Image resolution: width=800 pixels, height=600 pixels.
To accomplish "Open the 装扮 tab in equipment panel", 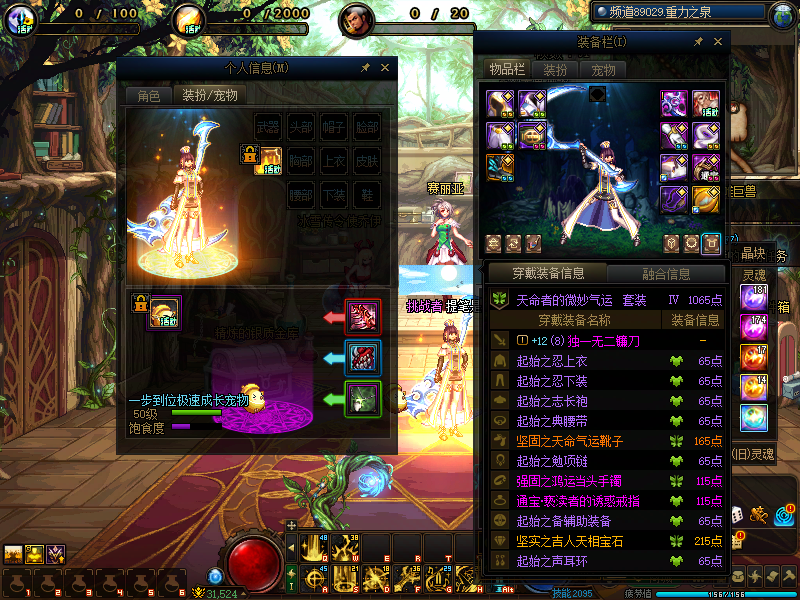I will tap(555, 70).
